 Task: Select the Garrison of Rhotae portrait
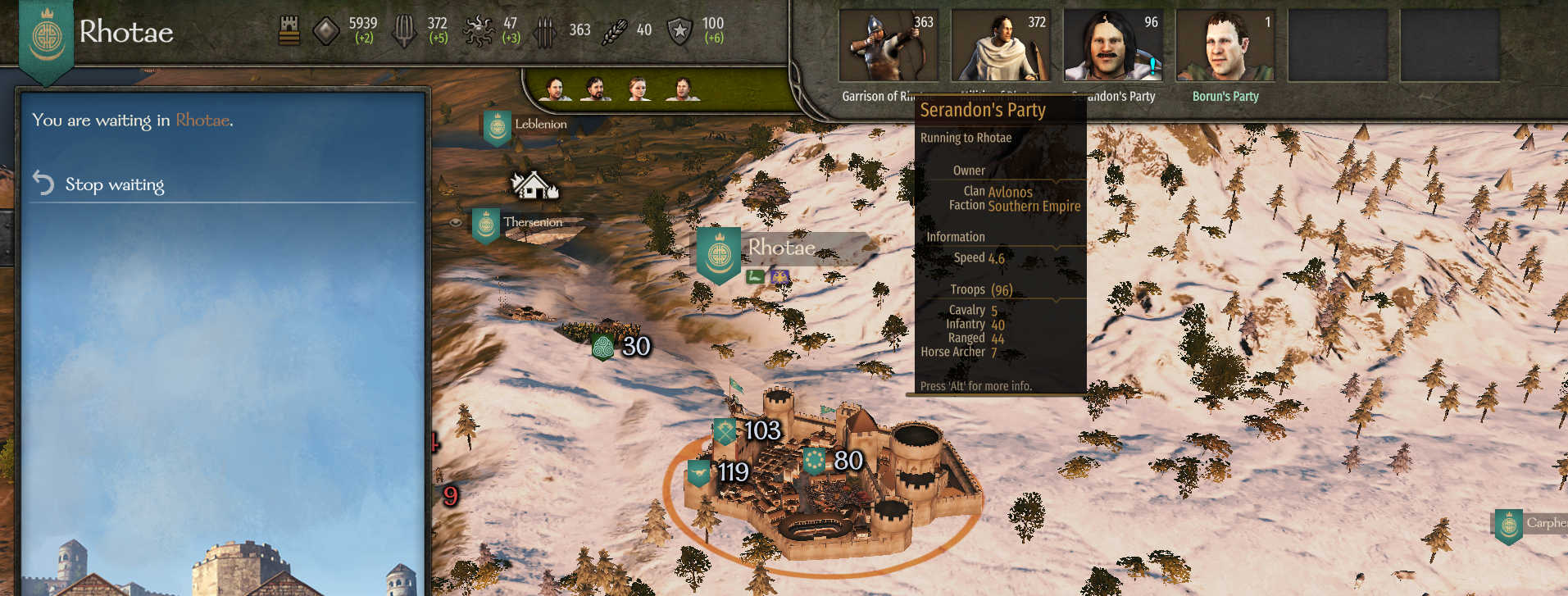coord(889,47)
